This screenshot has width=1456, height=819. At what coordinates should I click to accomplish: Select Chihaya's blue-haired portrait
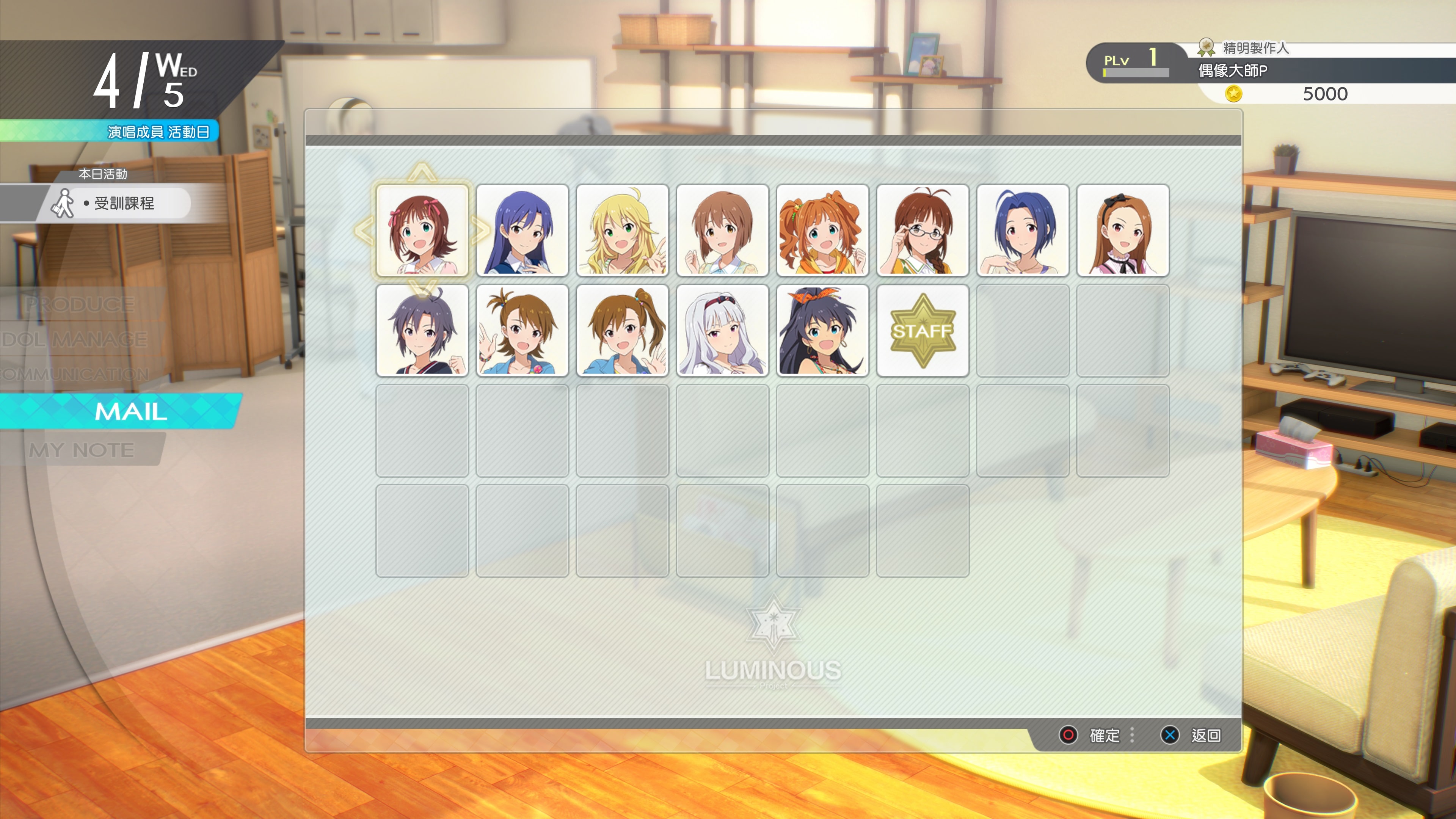pos(522,231)
